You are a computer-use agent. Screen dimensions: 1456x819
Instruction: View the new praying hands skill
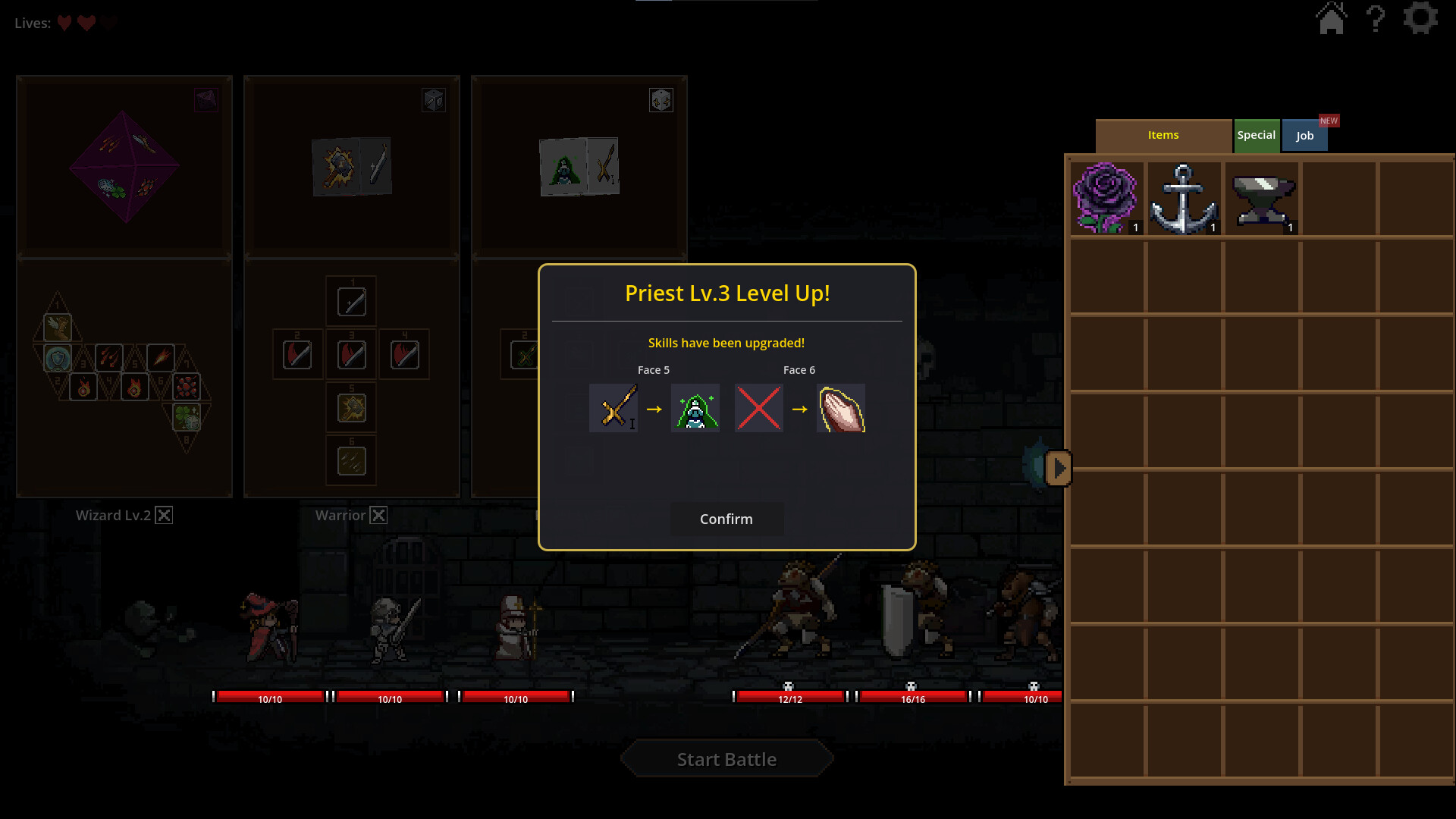click(841, 409)
